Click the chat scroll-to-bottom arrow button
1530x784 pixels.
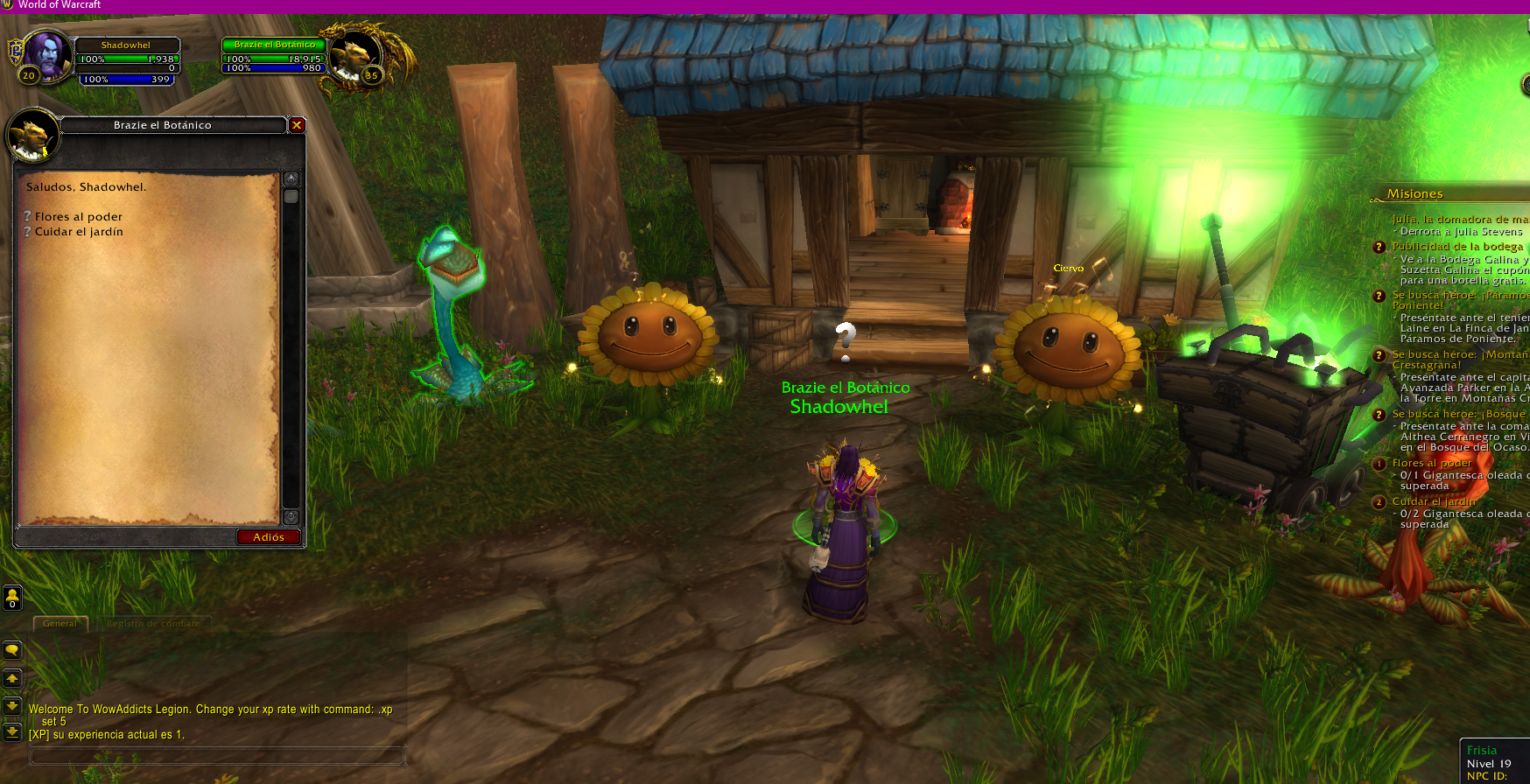tap(12, 731)
